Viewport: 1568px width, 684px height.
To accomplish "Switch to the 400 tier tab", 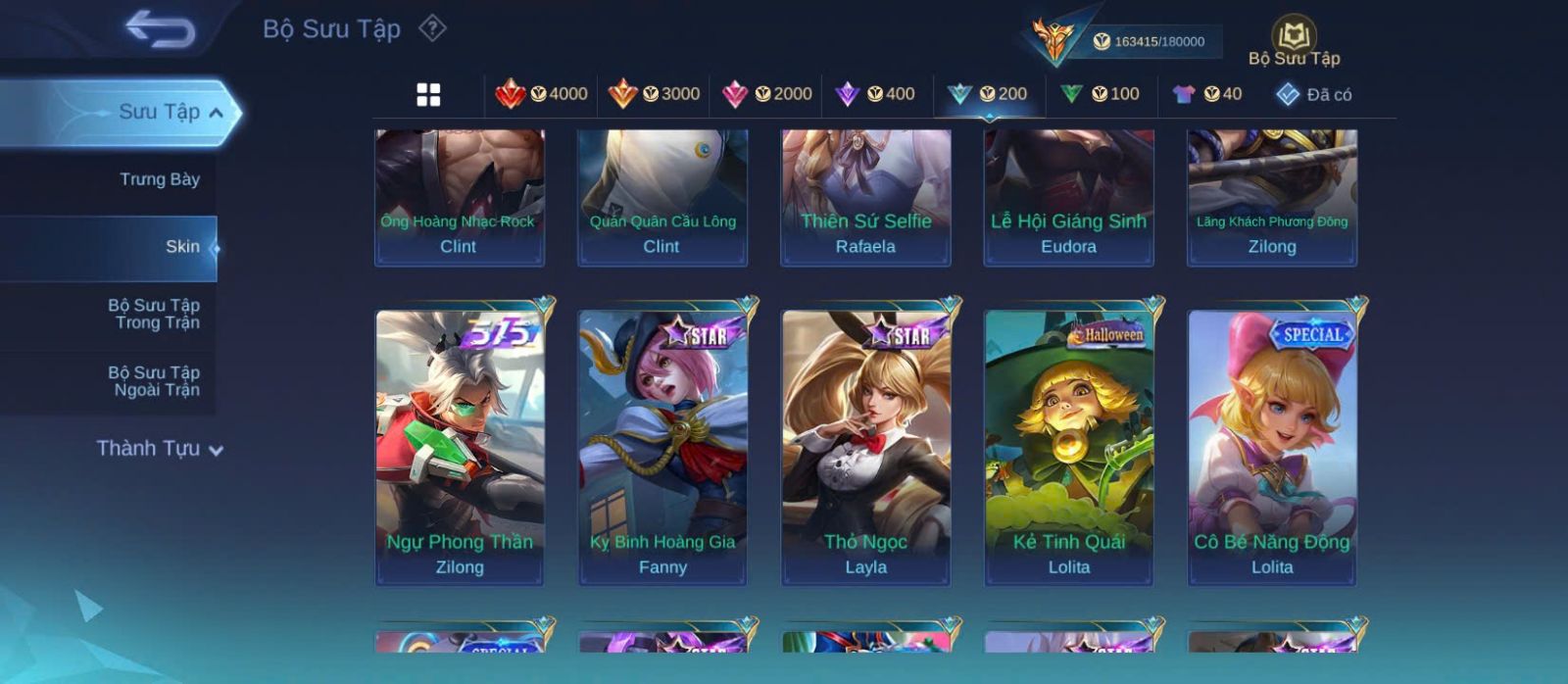I will (875, 94).
